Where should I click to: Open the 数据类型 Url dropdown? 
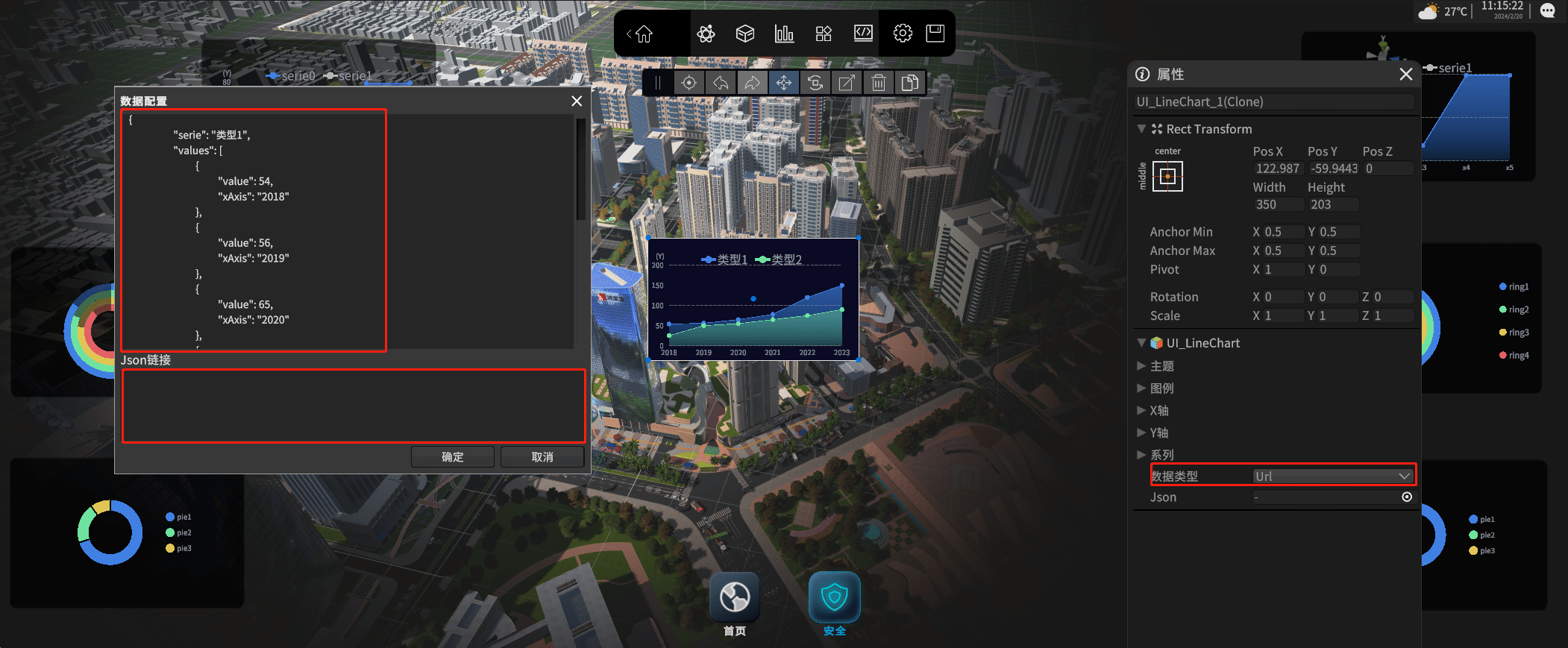1332,476
